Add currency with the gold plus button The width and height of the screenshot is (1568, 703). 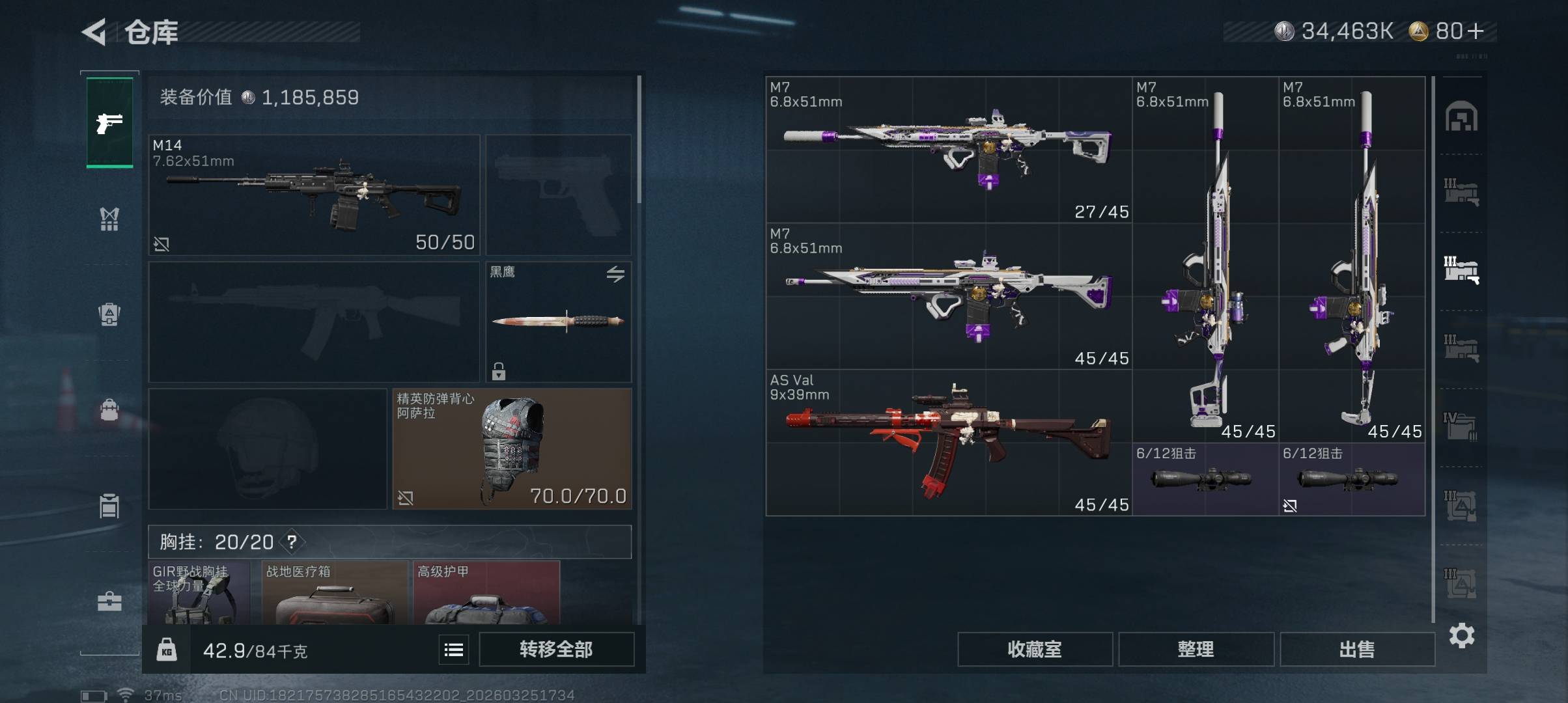point(1476,31)
